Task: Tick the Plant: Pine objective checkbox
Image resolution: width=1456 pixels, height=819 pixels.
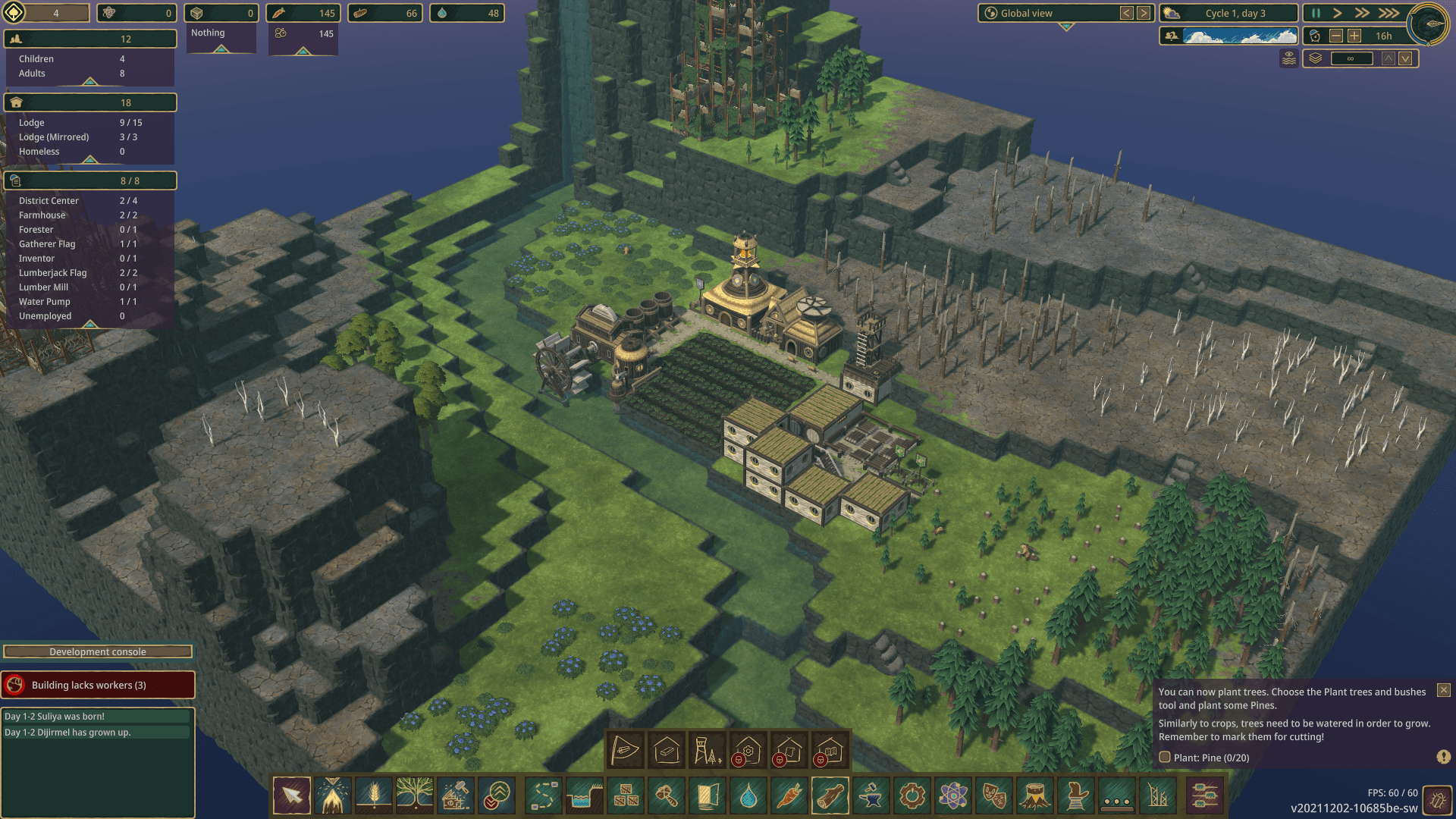Action: 1165,758
